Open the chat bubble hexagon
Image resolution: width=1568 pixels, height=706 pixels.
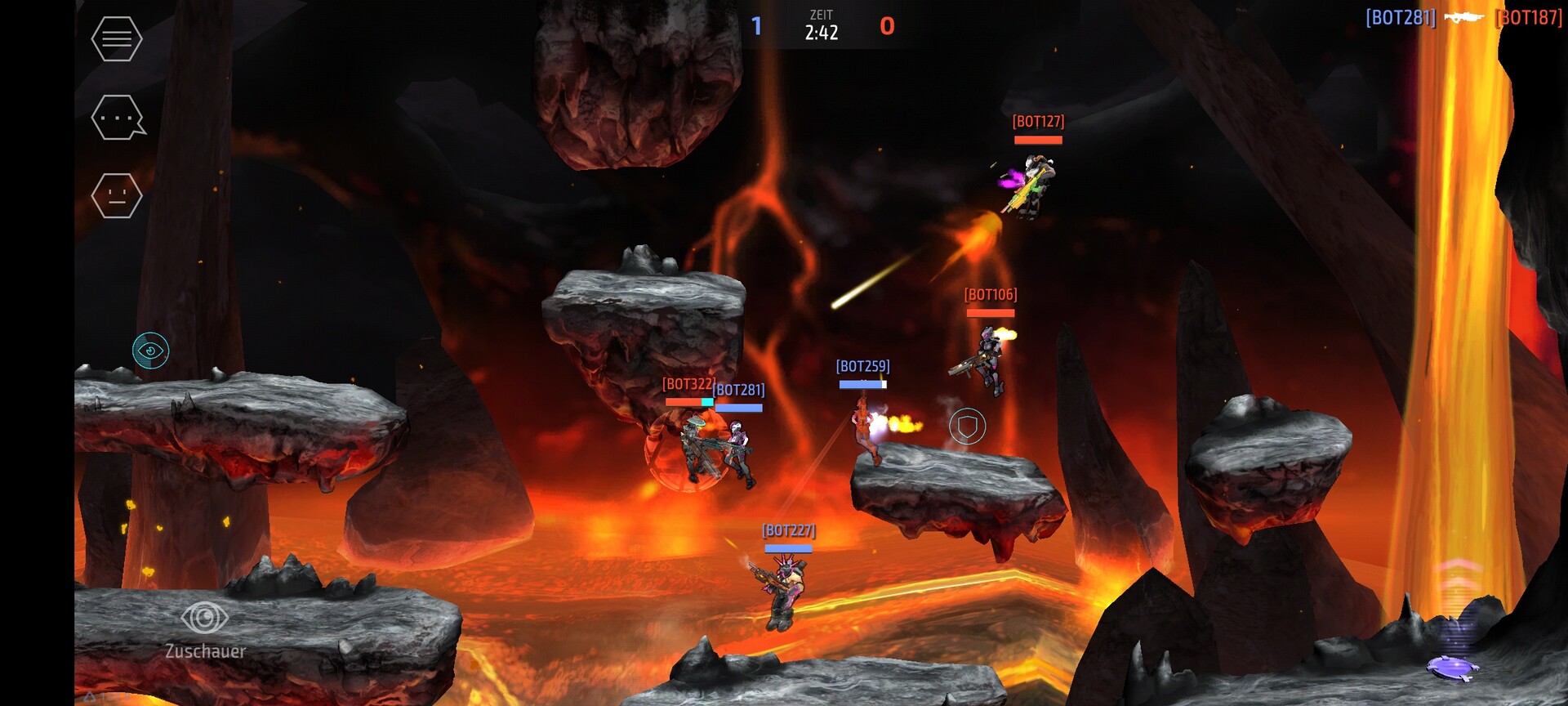[118, 118]
